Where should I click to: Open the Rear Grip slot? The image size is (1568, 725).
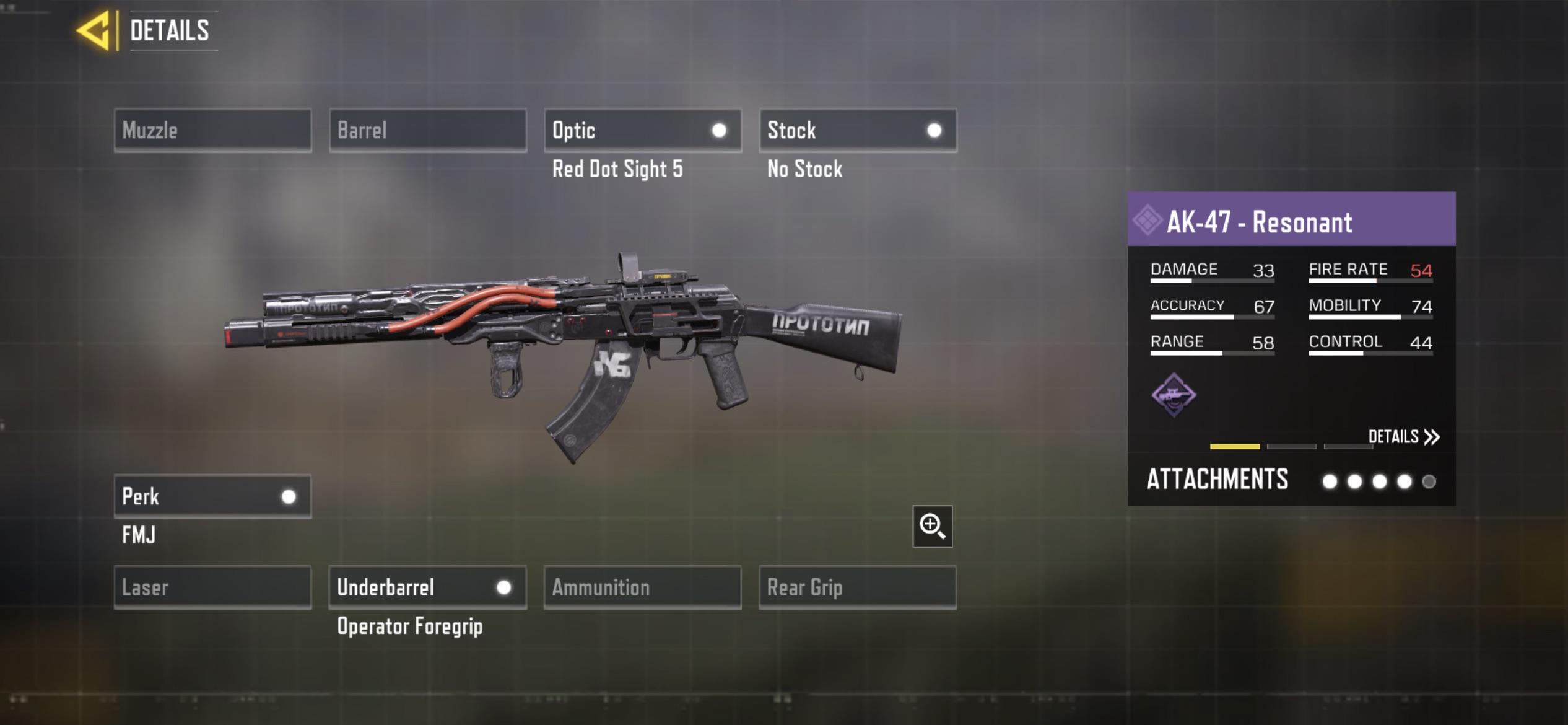[x=858, y=587]
